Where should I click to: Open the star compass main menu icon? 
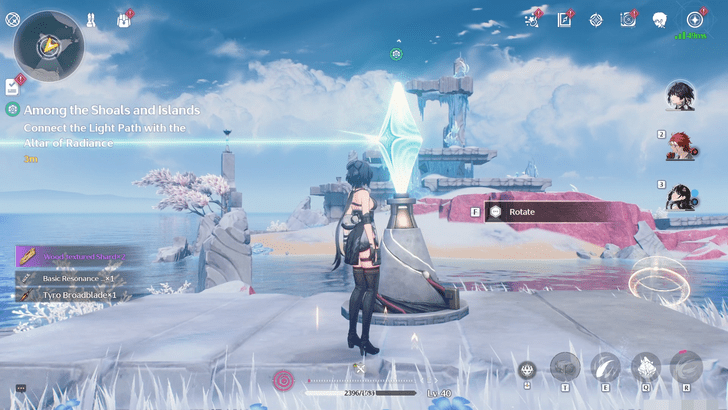pyautogui.click(x=694, y=19)
